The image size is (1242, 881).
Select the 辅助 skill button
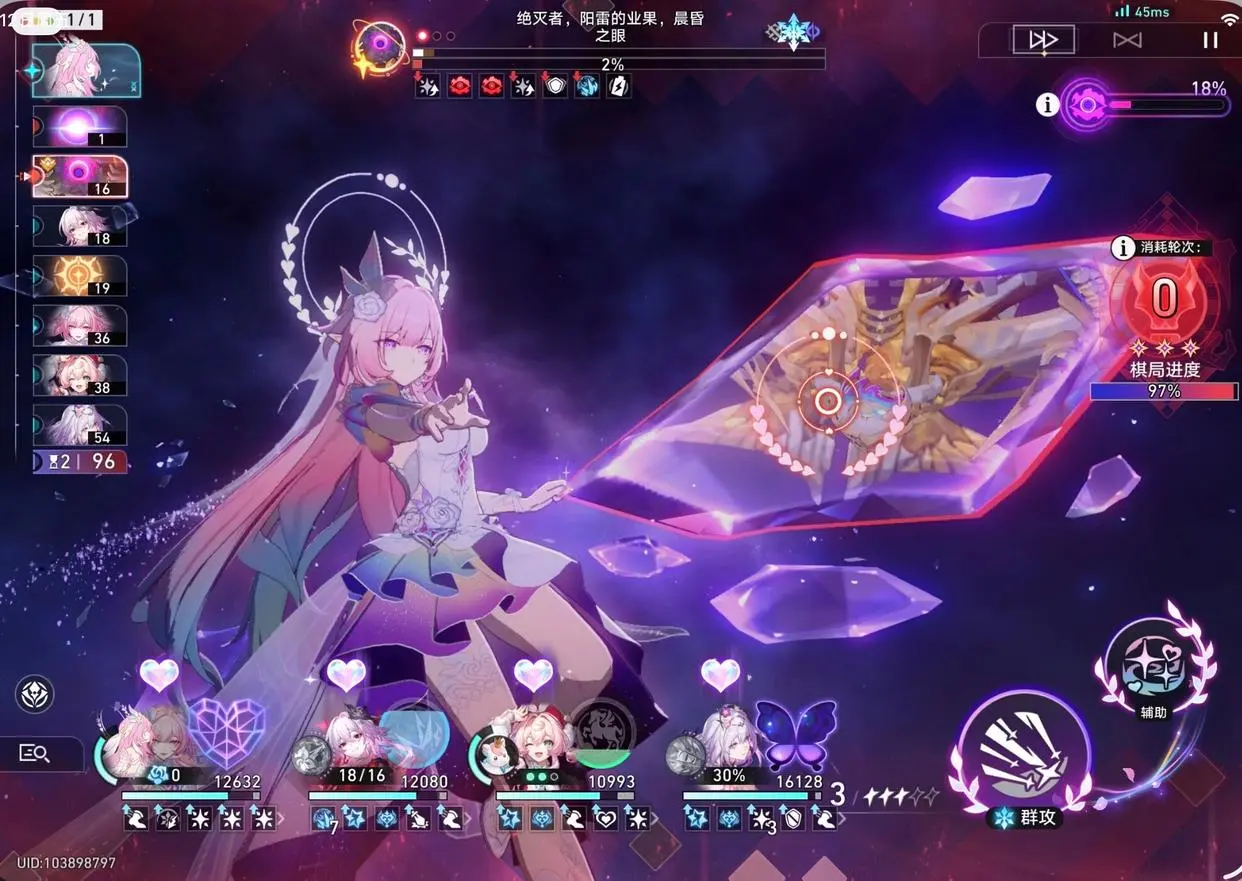(x=1153, y=664)
